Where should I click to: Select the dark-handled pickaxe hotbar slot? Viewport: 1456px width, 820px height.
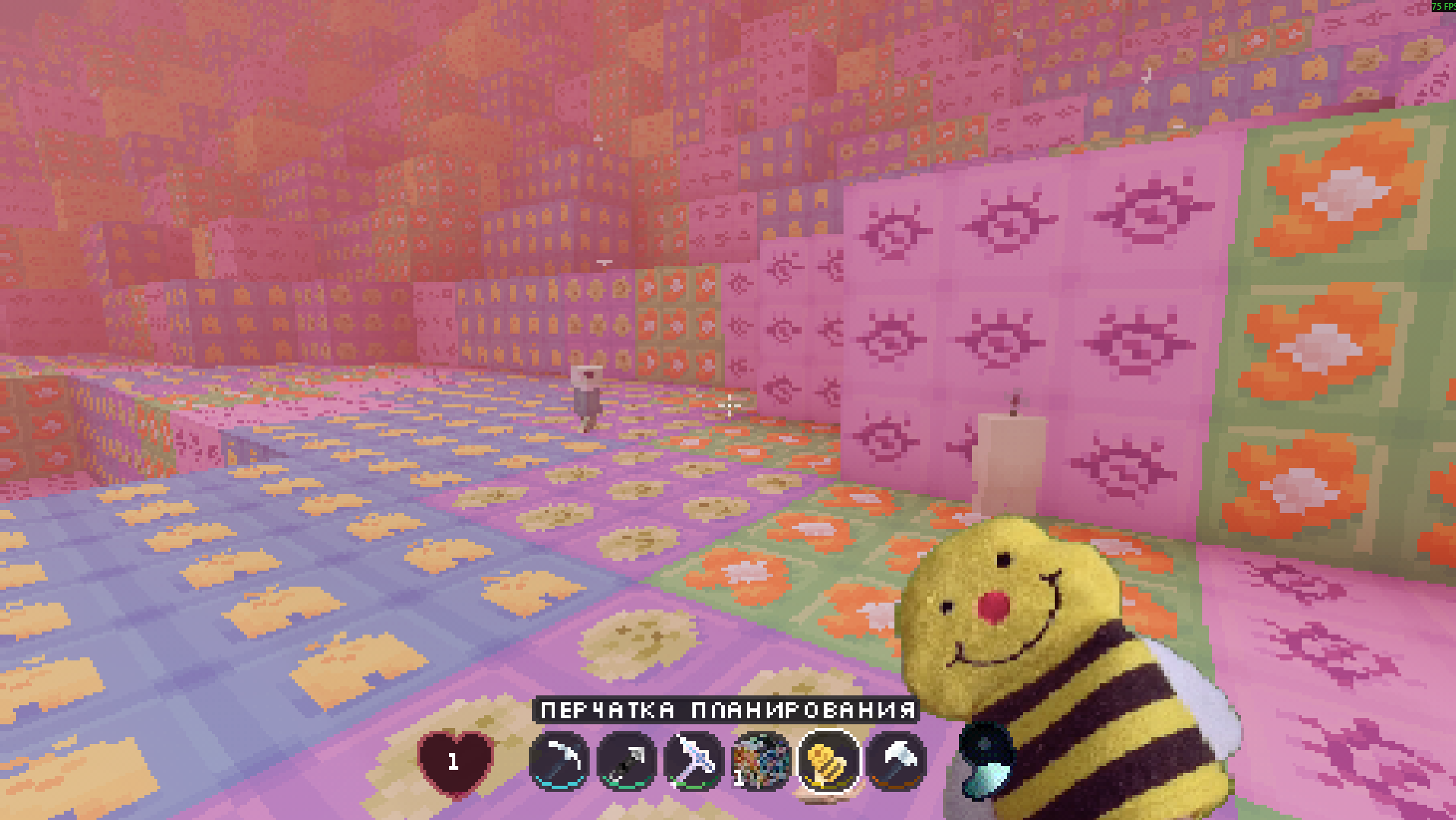pyautogui.click(x=559, y=760)
